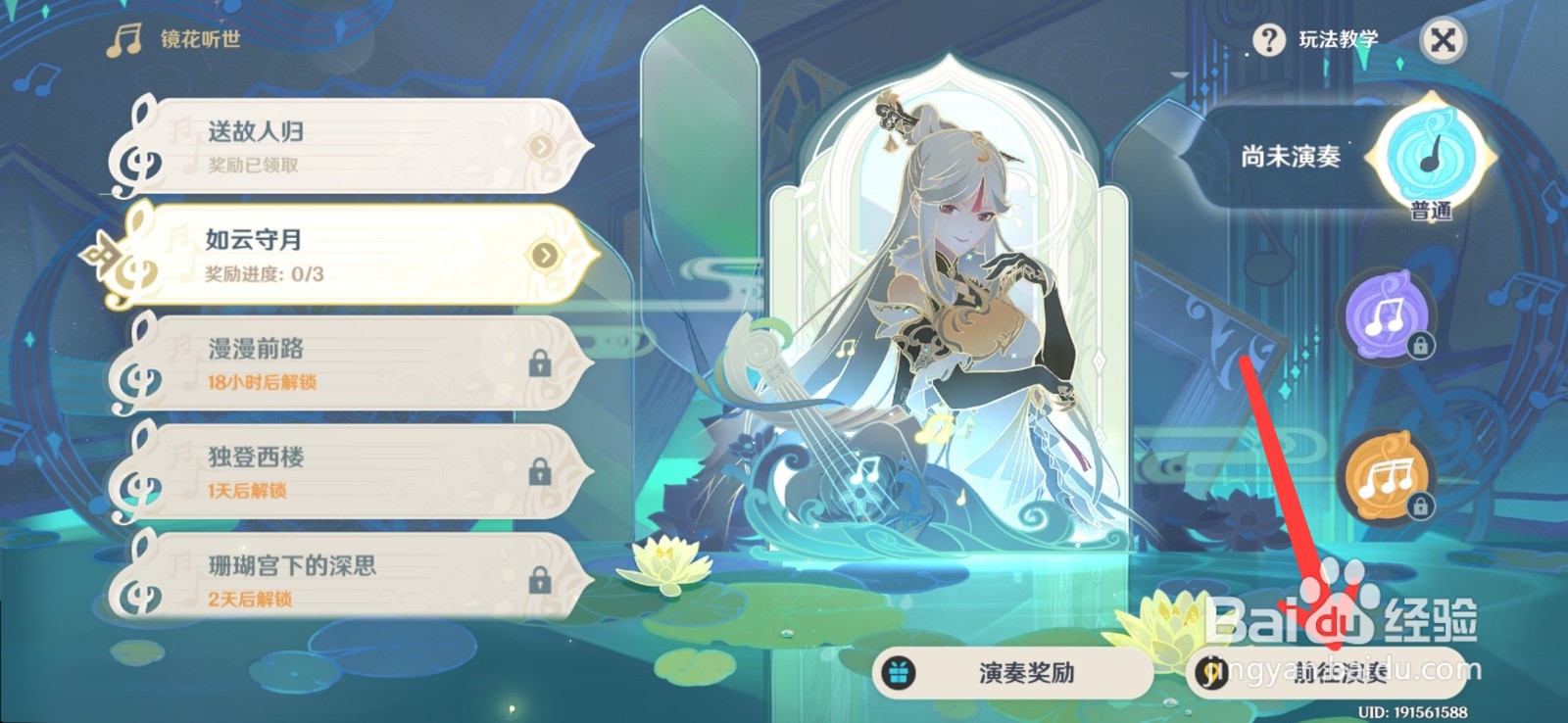This screenshot has height=723, width=1568.
Task: Select the blue 普通 difficulty music note icon
Action: click(1427, 155)
